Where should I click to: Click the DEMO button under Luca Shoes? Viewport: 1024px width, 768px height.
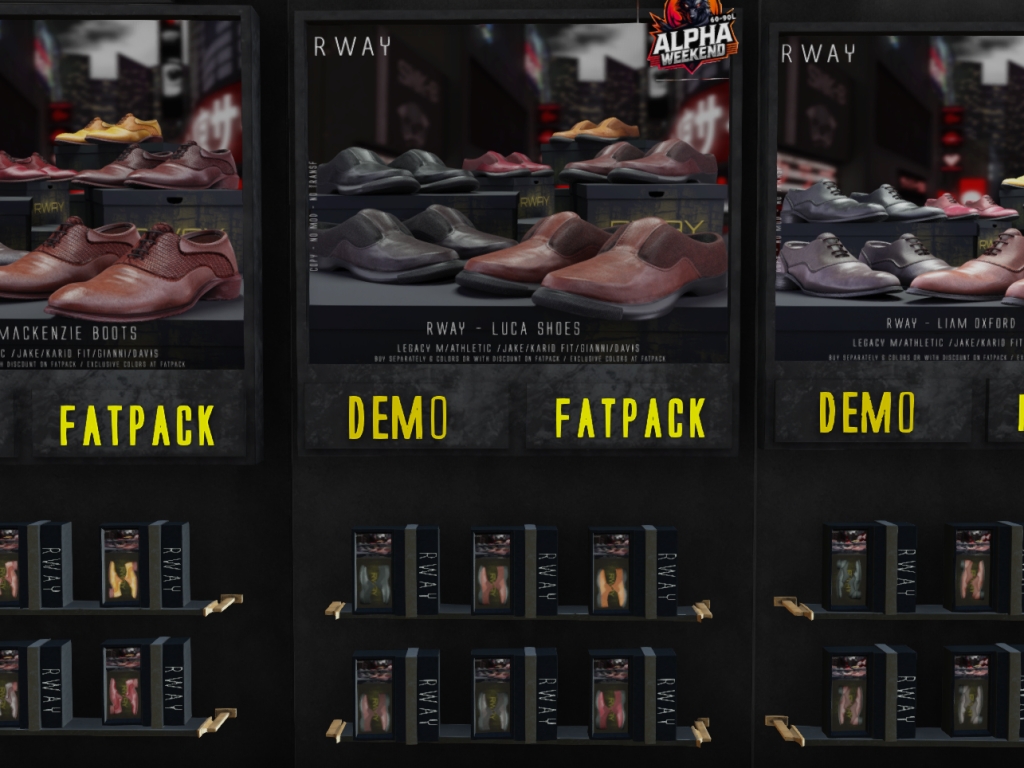(398, 417)
